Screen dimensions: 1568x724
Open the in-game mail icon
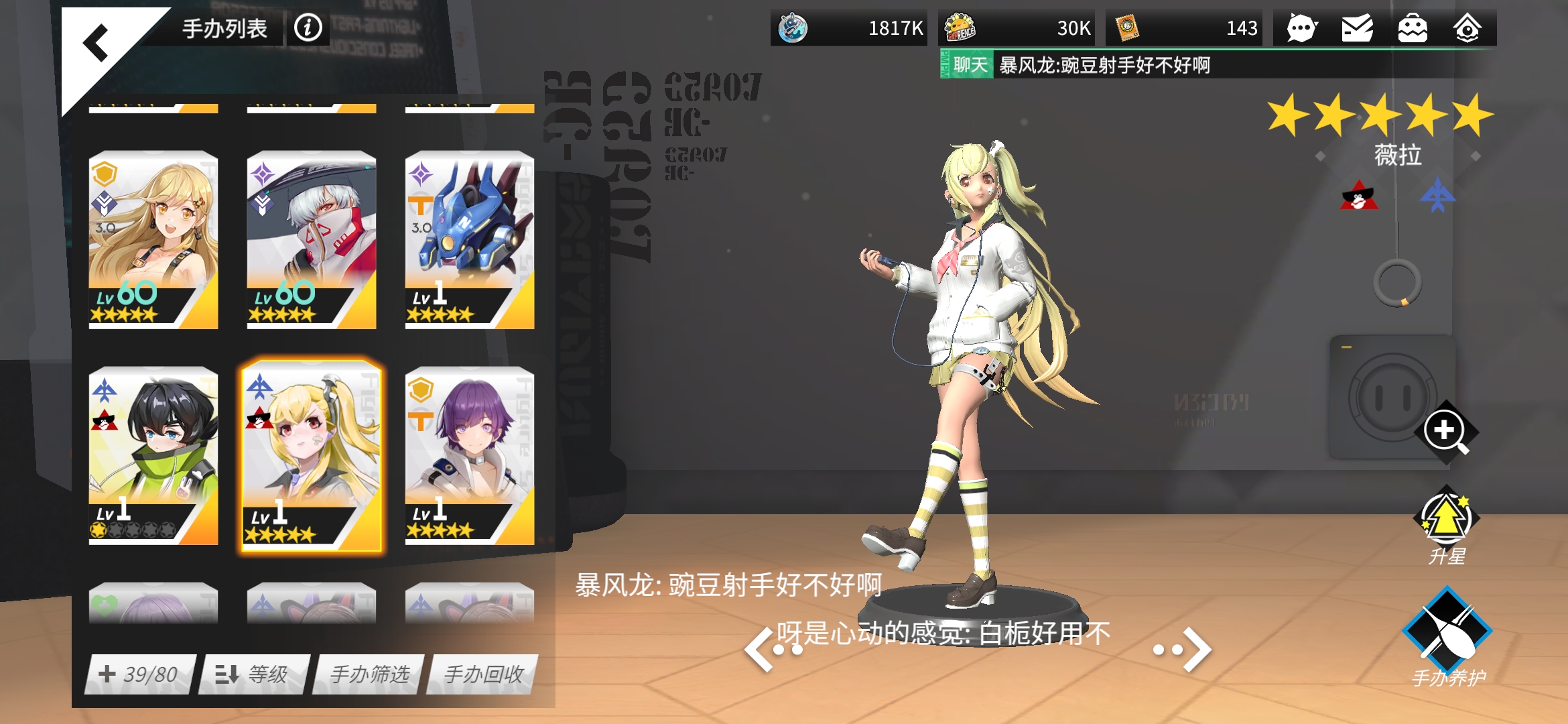[1358, 28]
